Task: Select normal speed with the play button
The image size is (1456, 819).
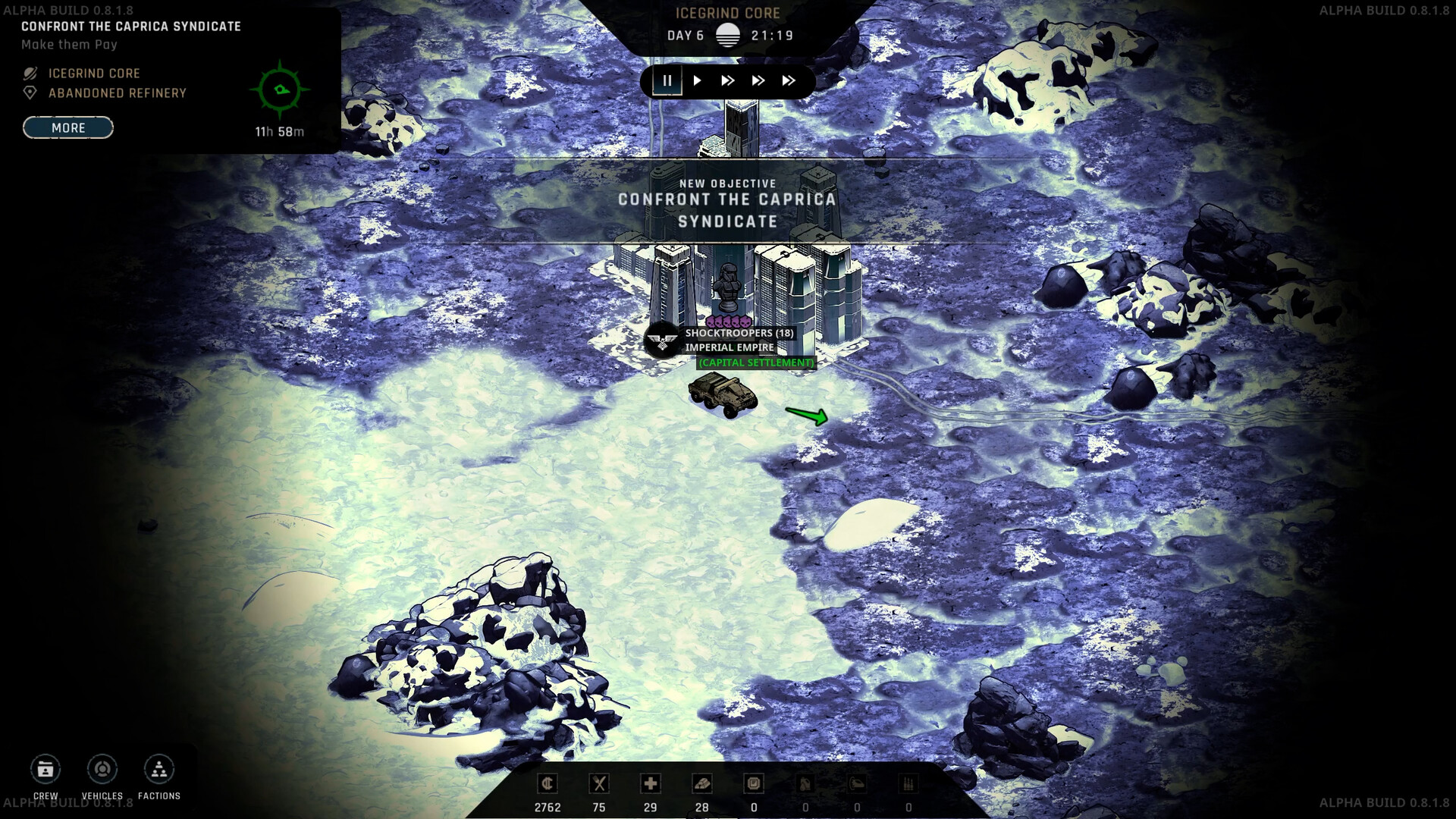Action: 696,80
